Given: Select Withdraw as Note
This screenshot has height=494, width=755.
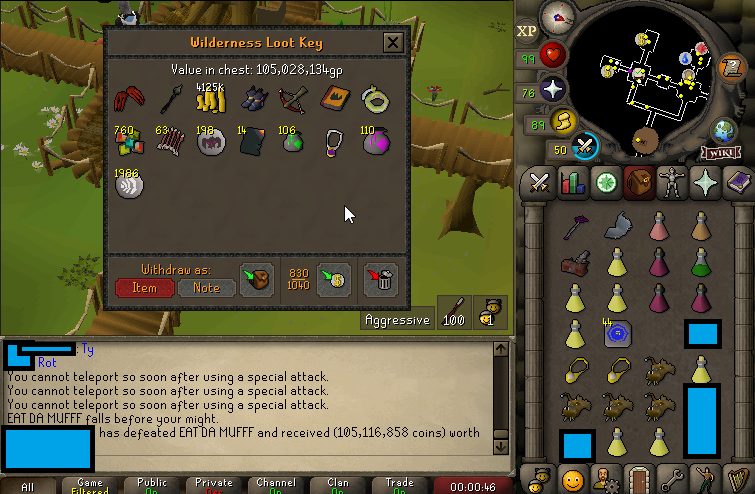Looking at the screenshot, I should click(206, 288).
